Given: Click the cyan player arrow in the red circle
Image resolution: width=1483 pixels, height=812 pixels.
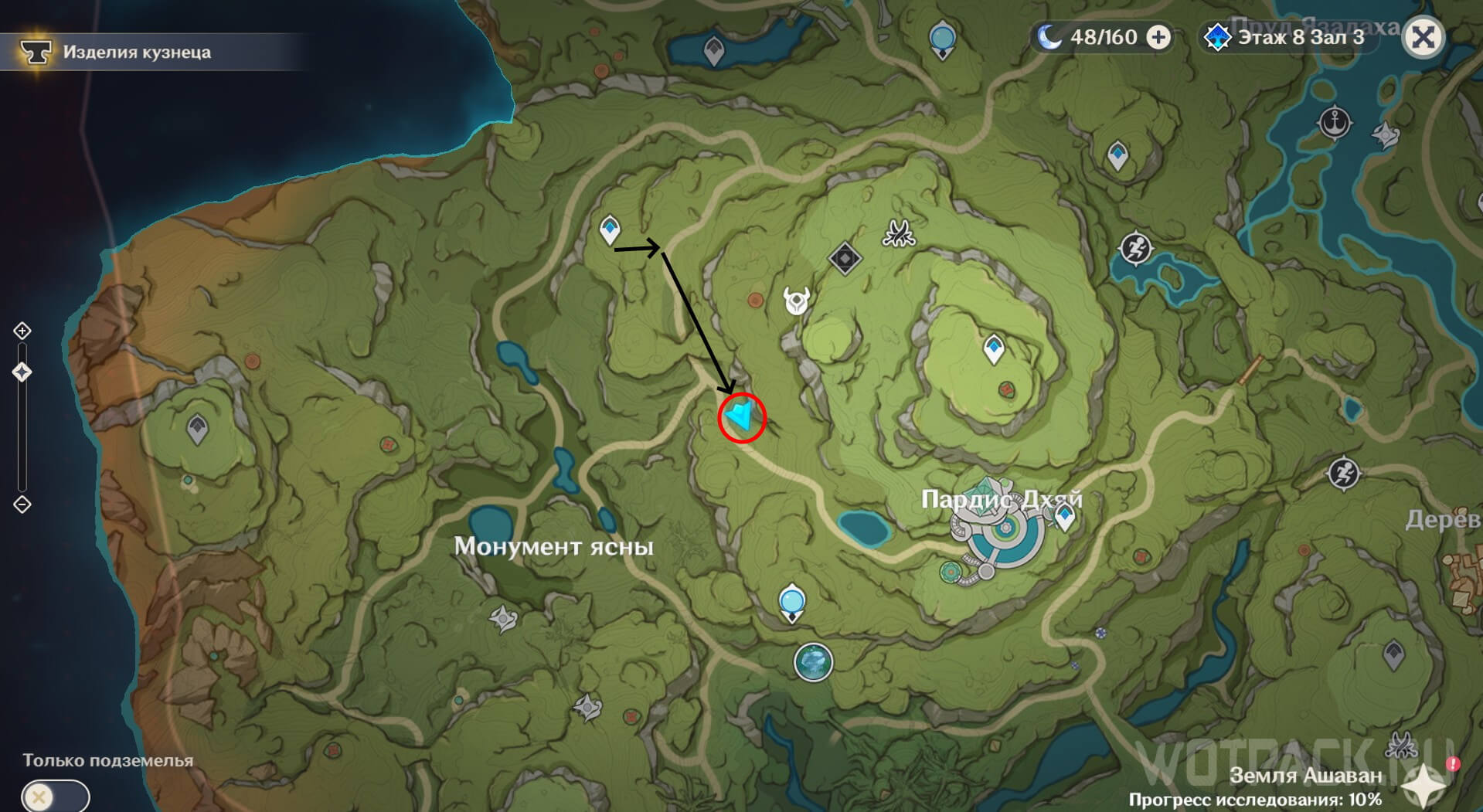Looking at the screenshot, I should pyautogui.click(x=741, y=417).
